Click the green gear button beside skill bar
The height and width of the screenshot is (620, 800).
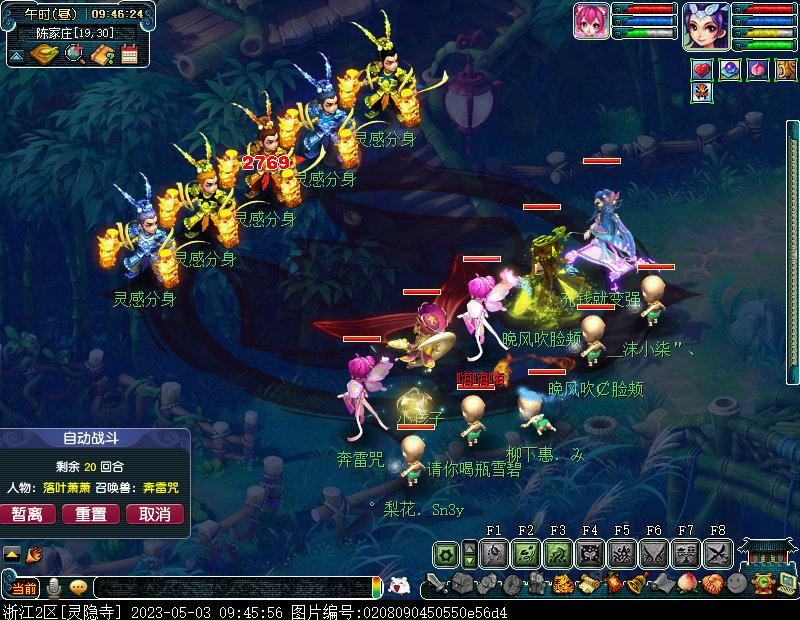446,553
